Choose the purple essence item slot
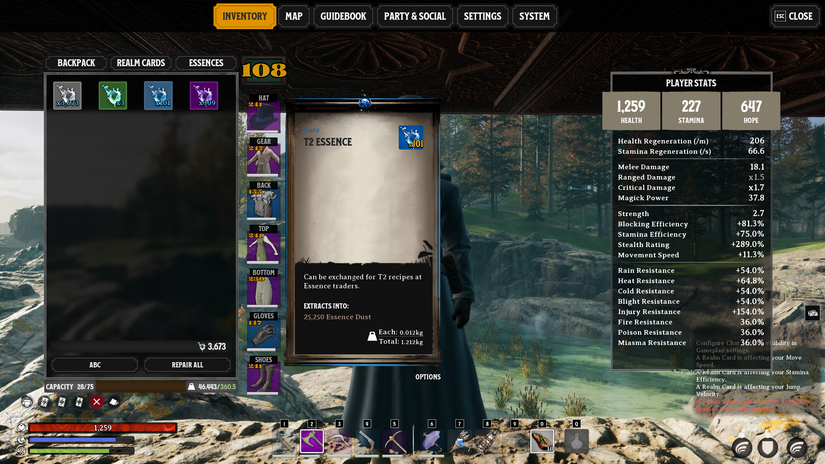Screen dimensions: 825x464 [x=204, y=95]
